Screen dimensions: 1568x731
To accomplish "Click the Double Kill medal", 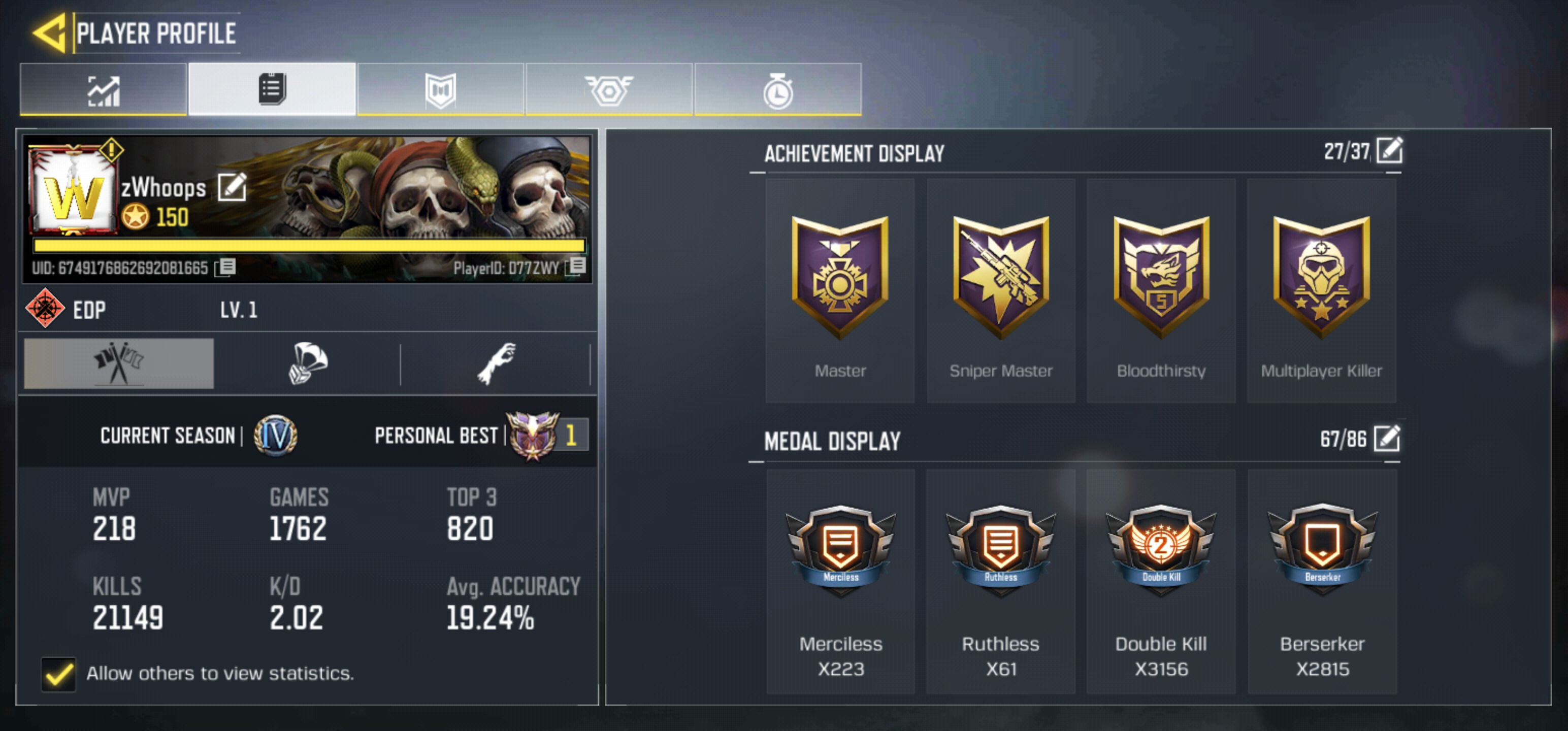I will [1161, 581].
